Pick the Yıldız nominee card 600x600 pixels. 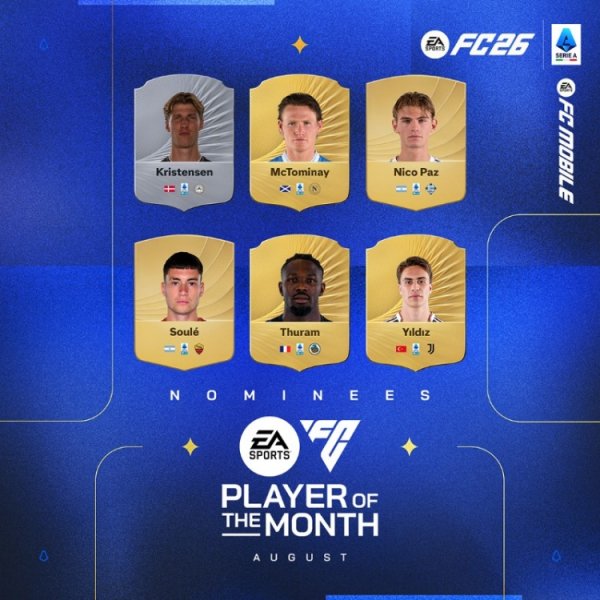[x=415, y=298]
